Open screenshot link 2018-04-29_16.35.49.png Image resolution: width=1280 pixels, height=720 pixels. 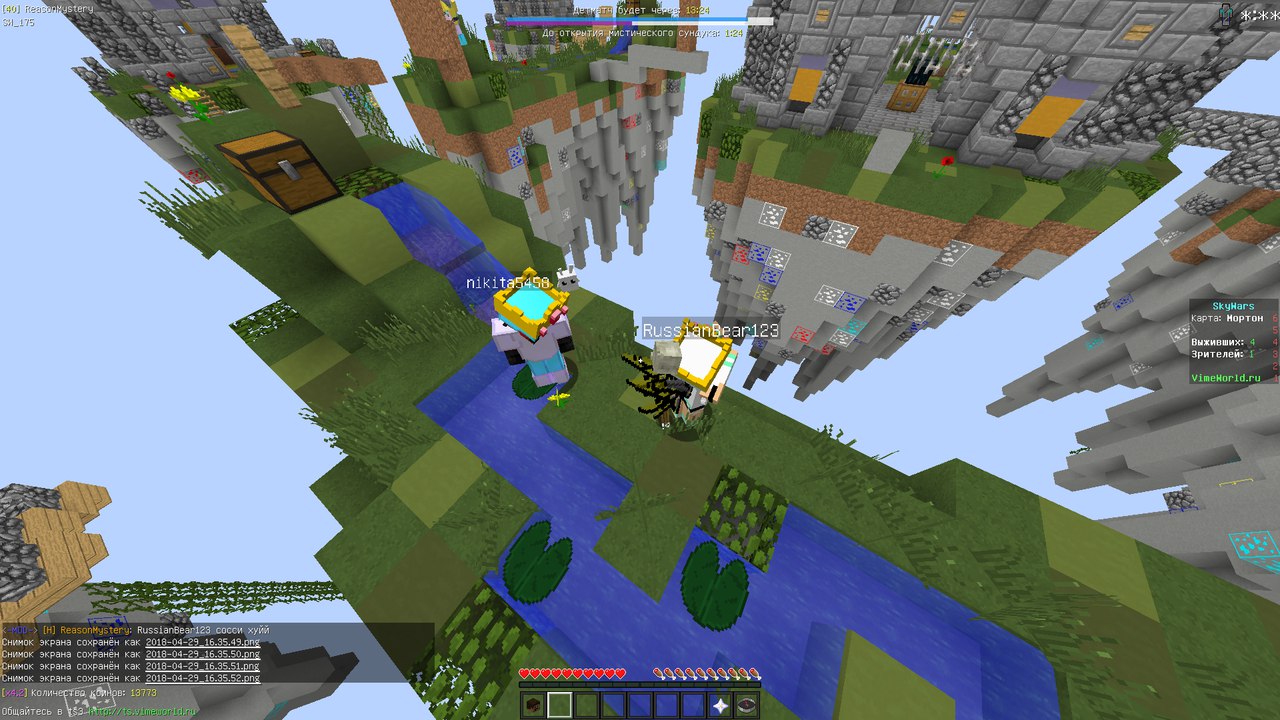(202, 642)
